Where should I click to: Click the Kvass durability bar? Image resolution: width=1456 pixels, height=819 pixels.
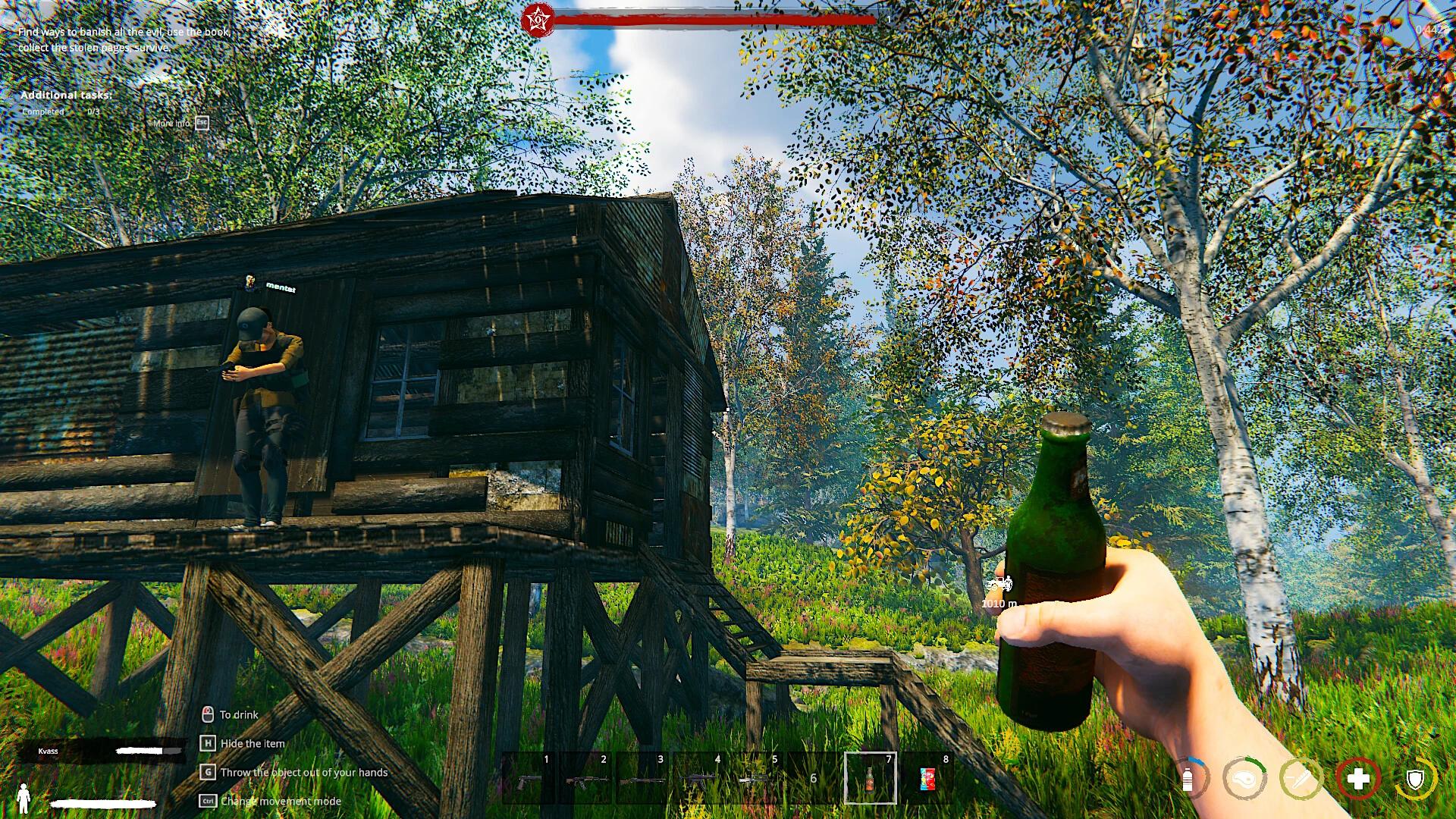150,751
